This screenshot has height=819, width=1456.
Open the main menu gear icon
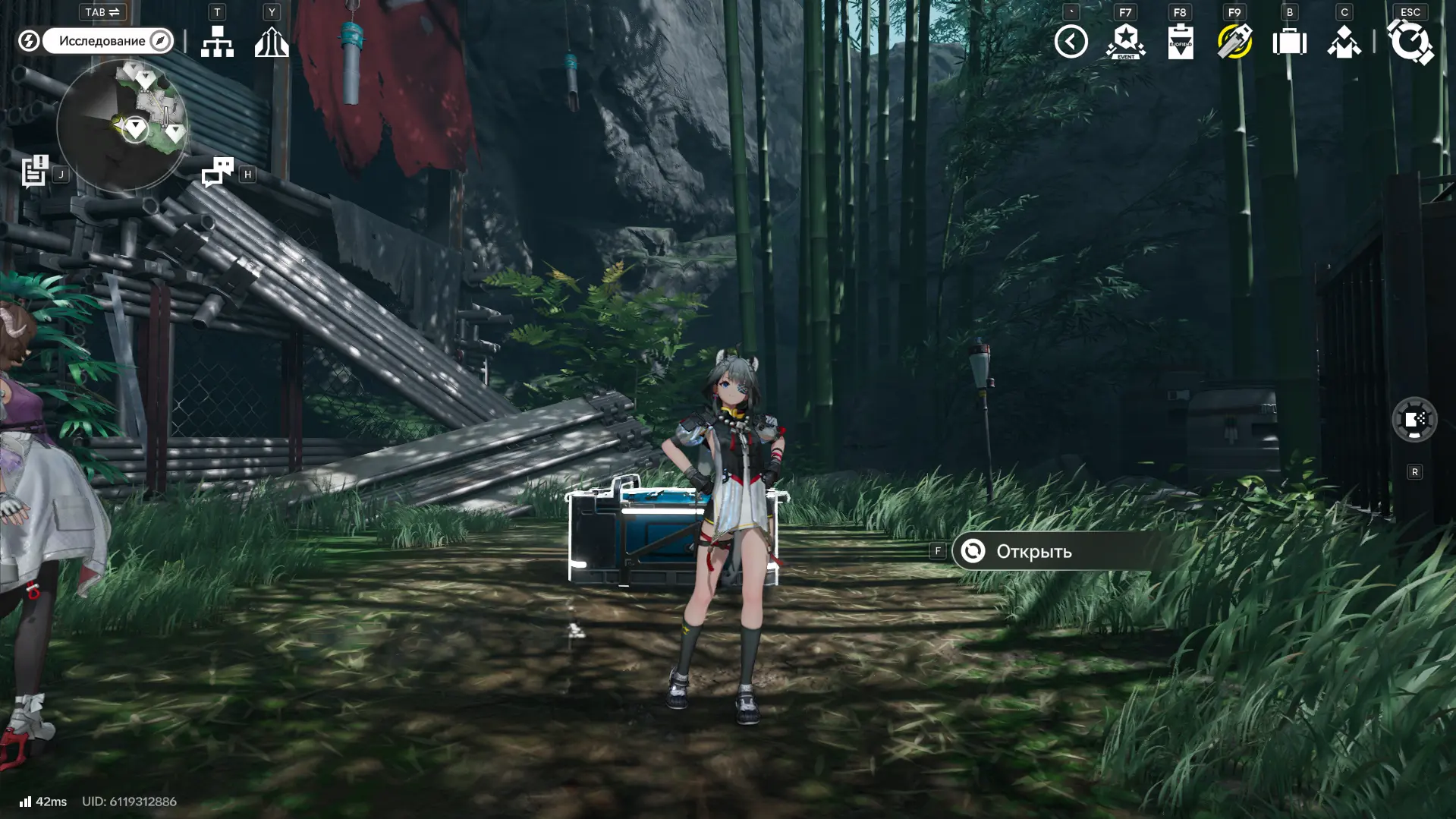point(1410,42)
